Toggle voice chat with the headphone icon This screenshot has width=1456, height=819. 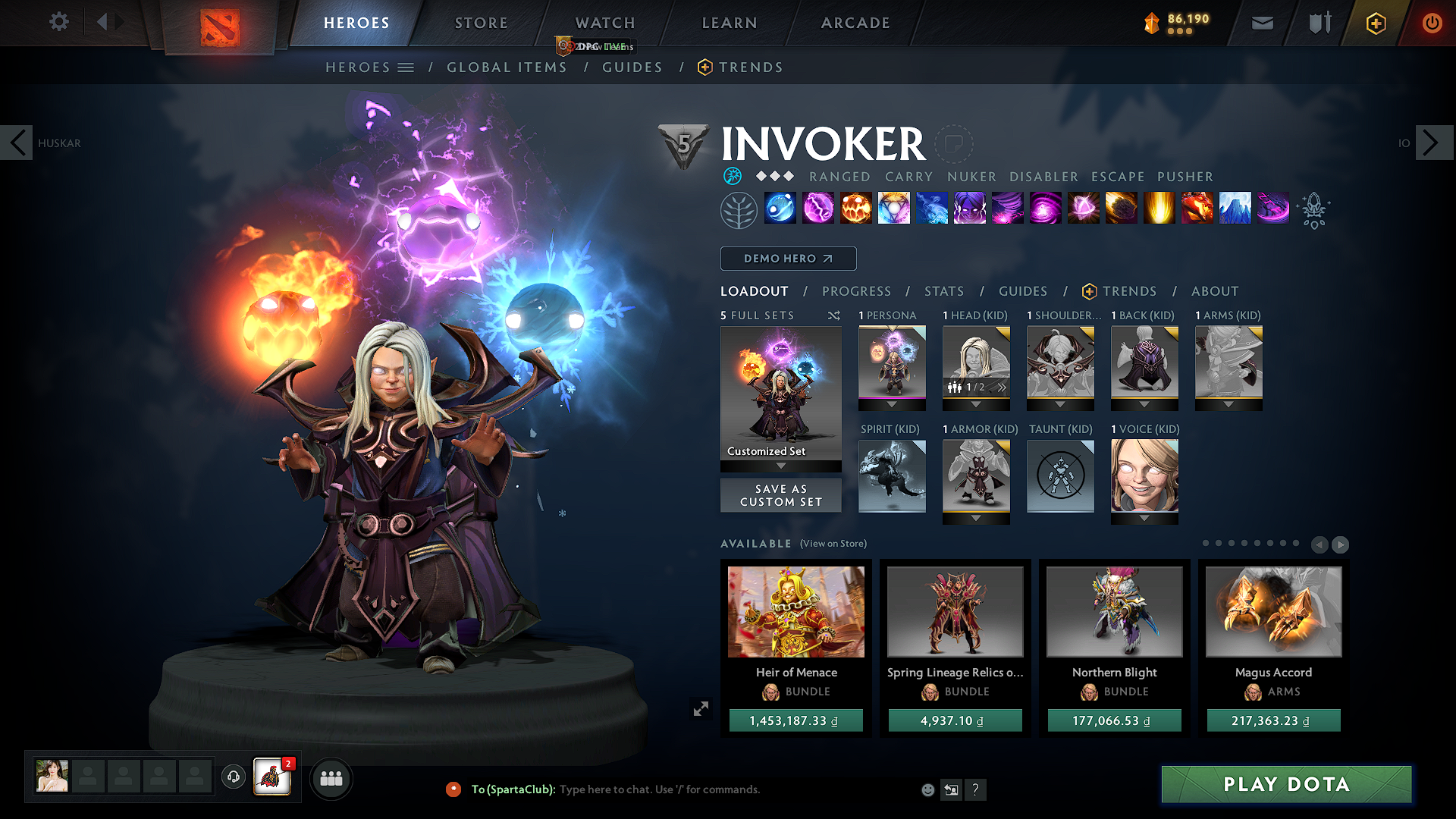pyautogui.click(x=233, y=778)
